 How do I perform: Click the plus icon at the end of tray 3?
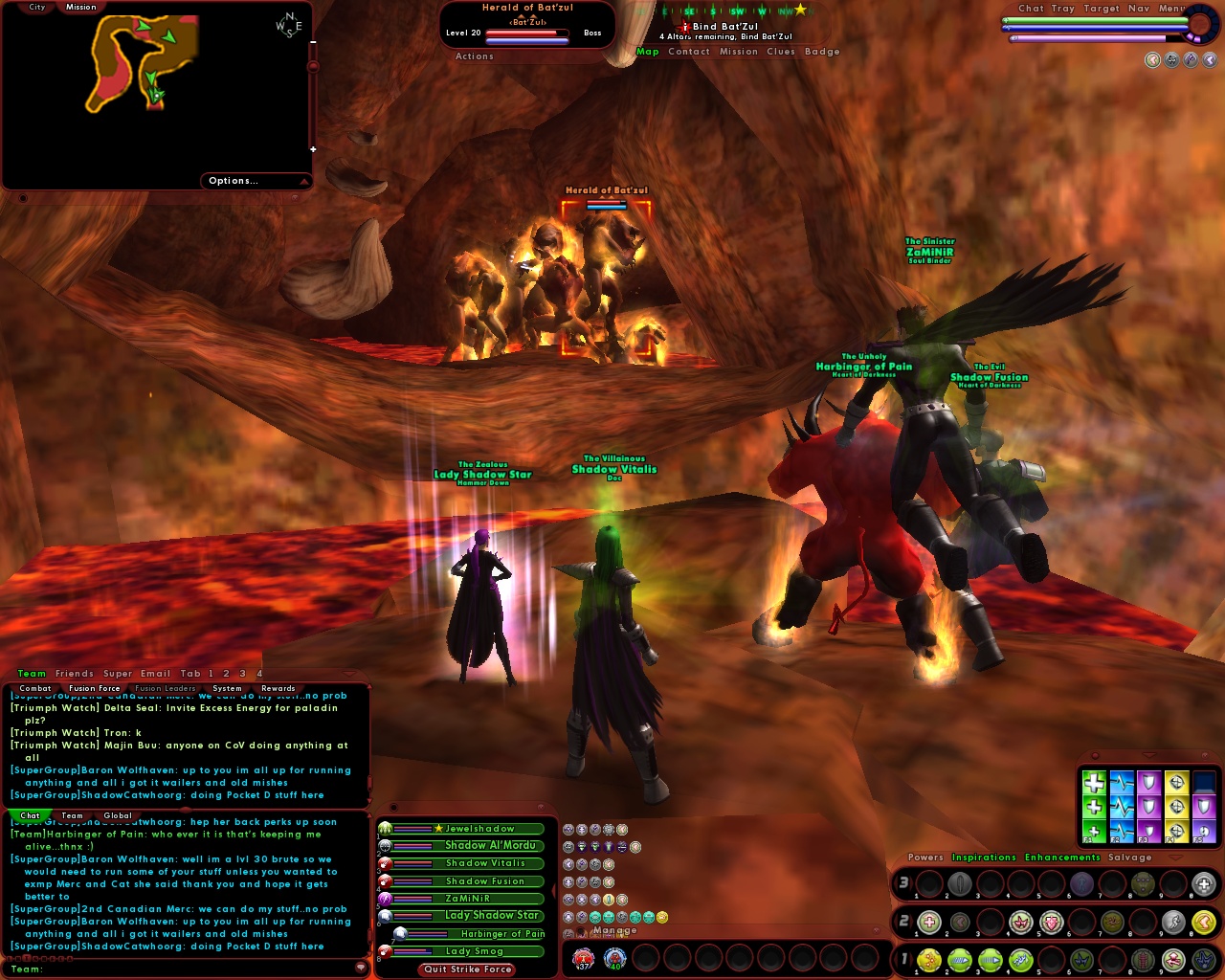coord(1204,883)
